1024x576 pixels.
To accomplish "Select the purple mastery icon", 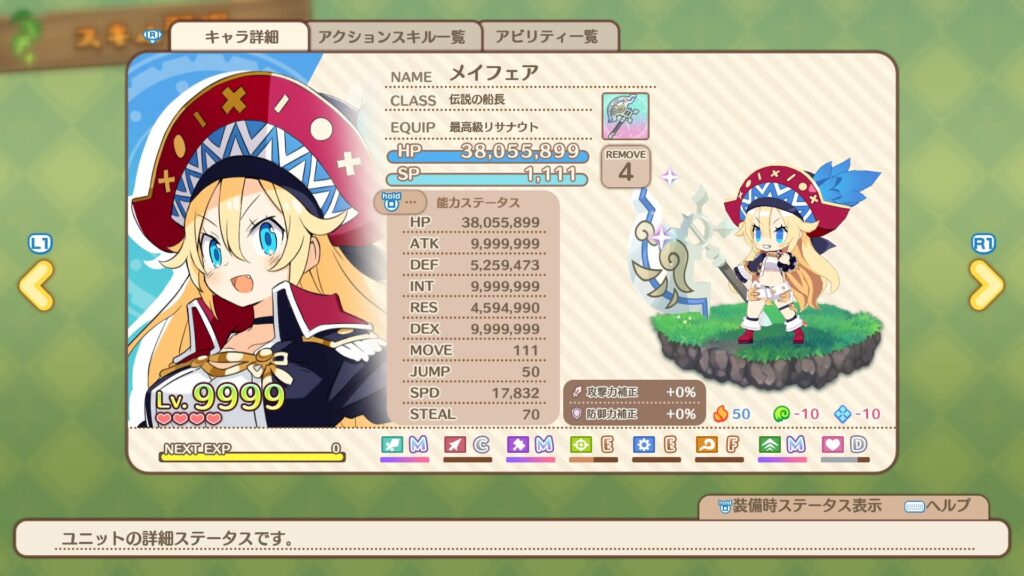I will click(518, 444).
